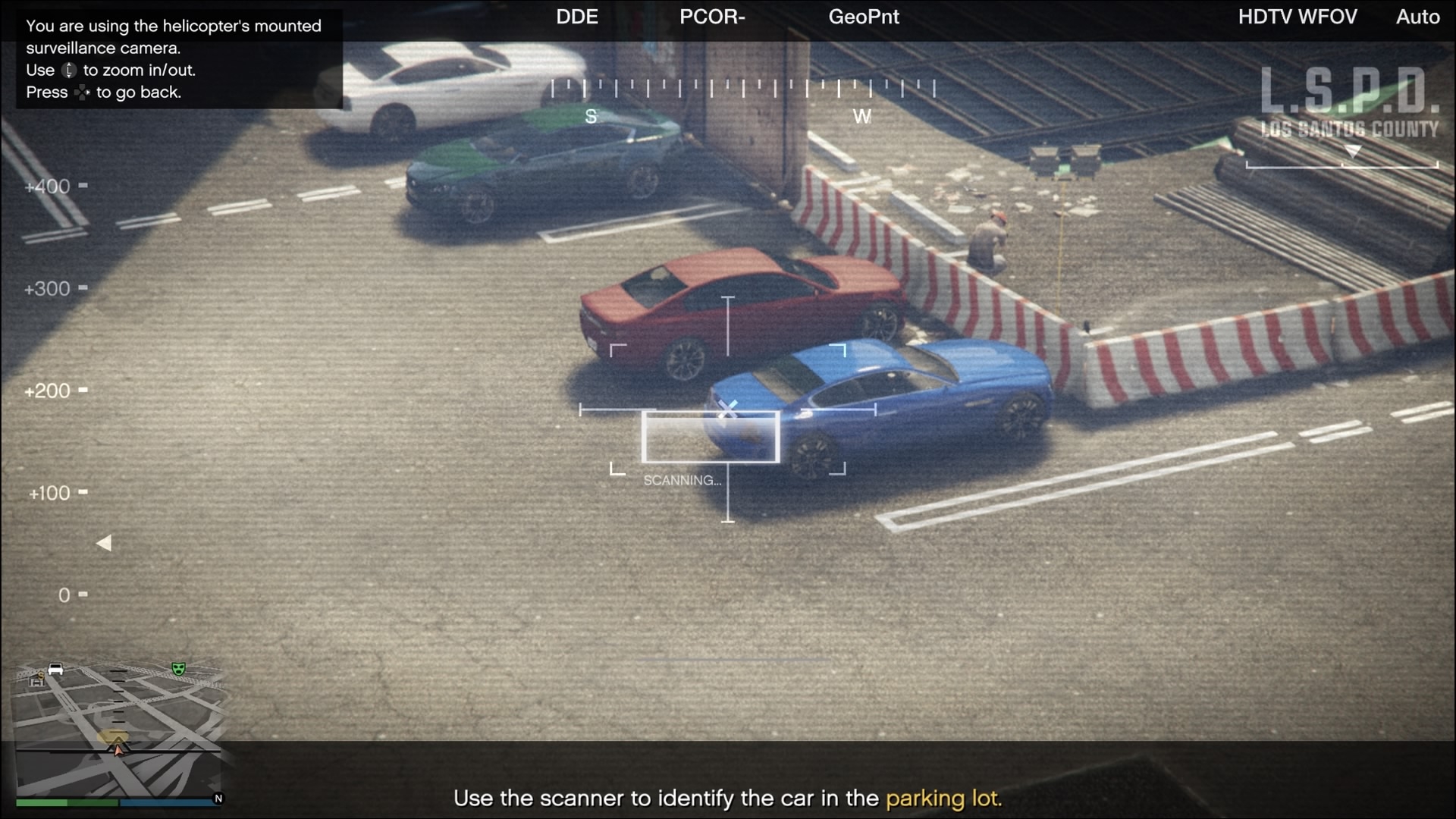
Task: Select the GeoPnt camera mode label
Action: [863, 17]
